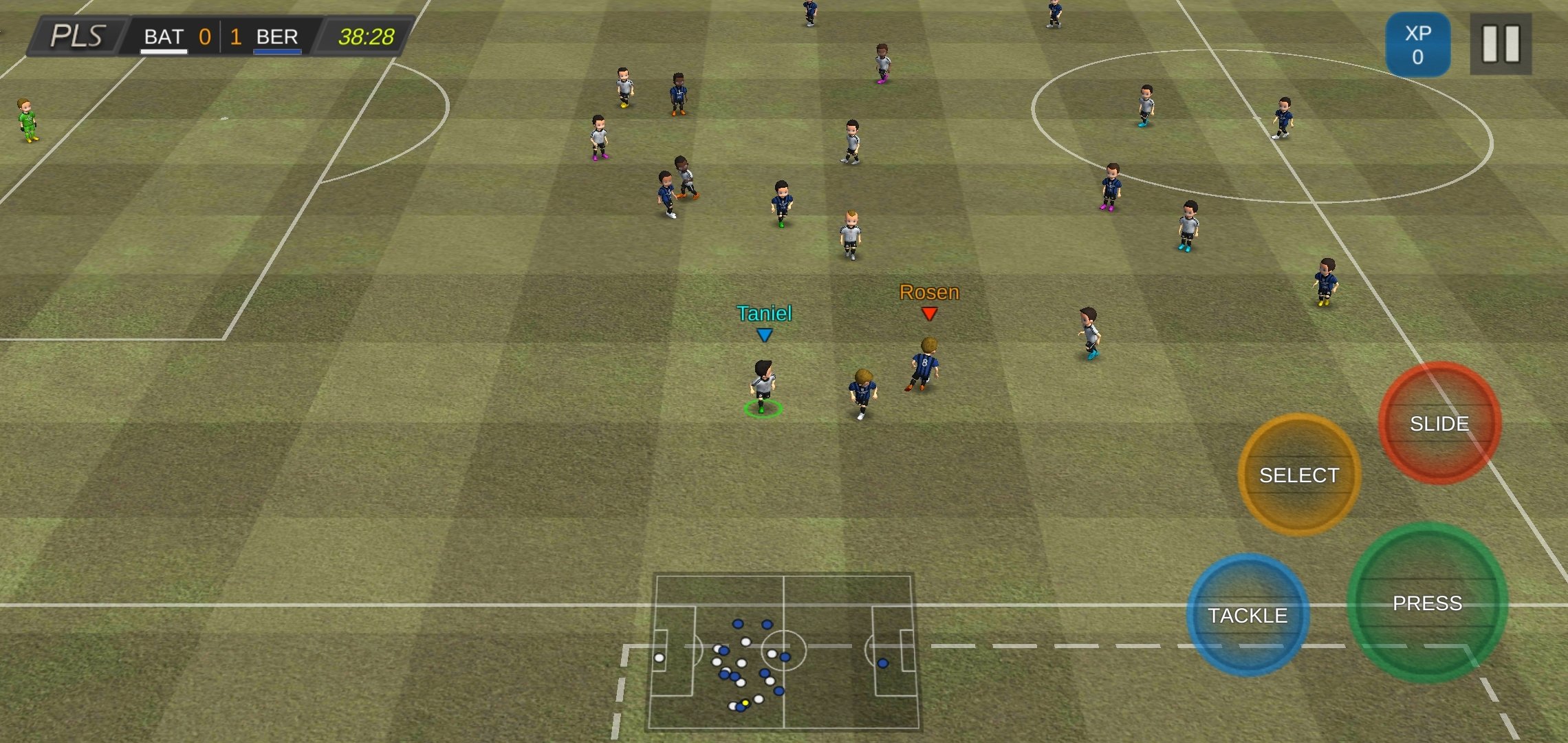
Task: Use the blue TACKLE button
Action: click(1248, 615)
